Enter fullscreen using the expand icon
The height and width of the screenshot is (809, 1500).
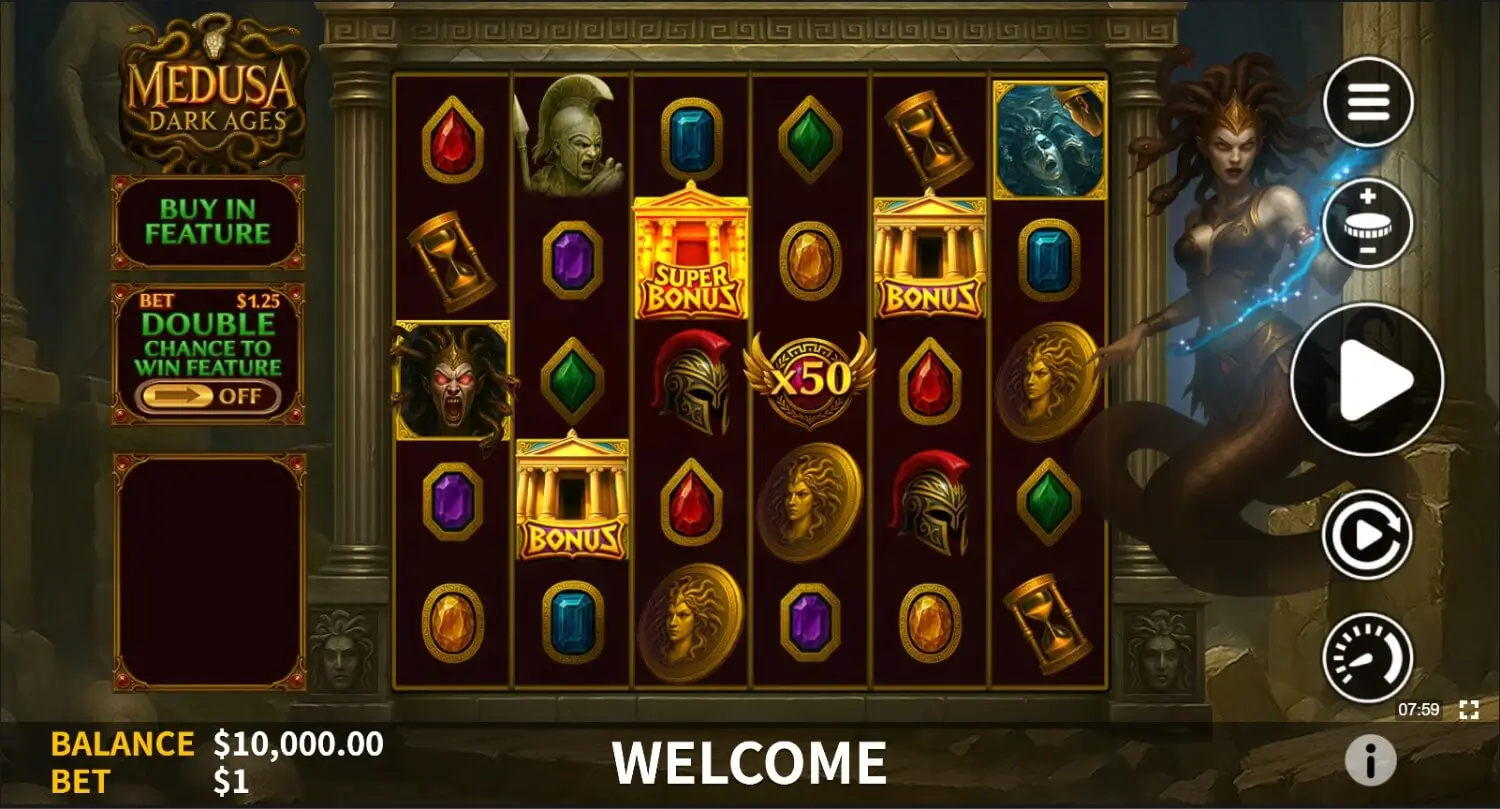[x=1469, y=710]
